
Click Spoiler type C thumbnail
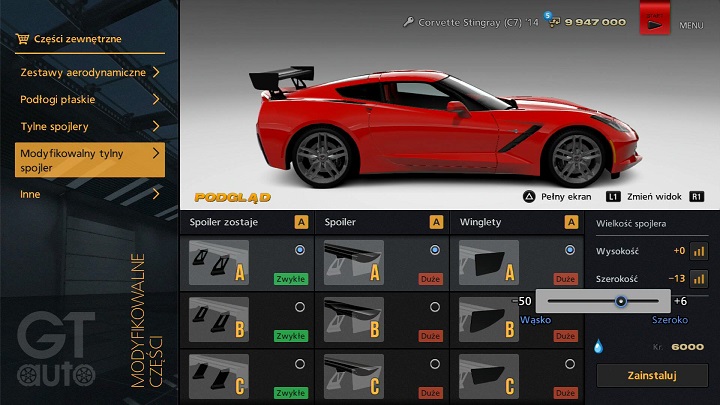pyautogui.click(x=353, y=378)
